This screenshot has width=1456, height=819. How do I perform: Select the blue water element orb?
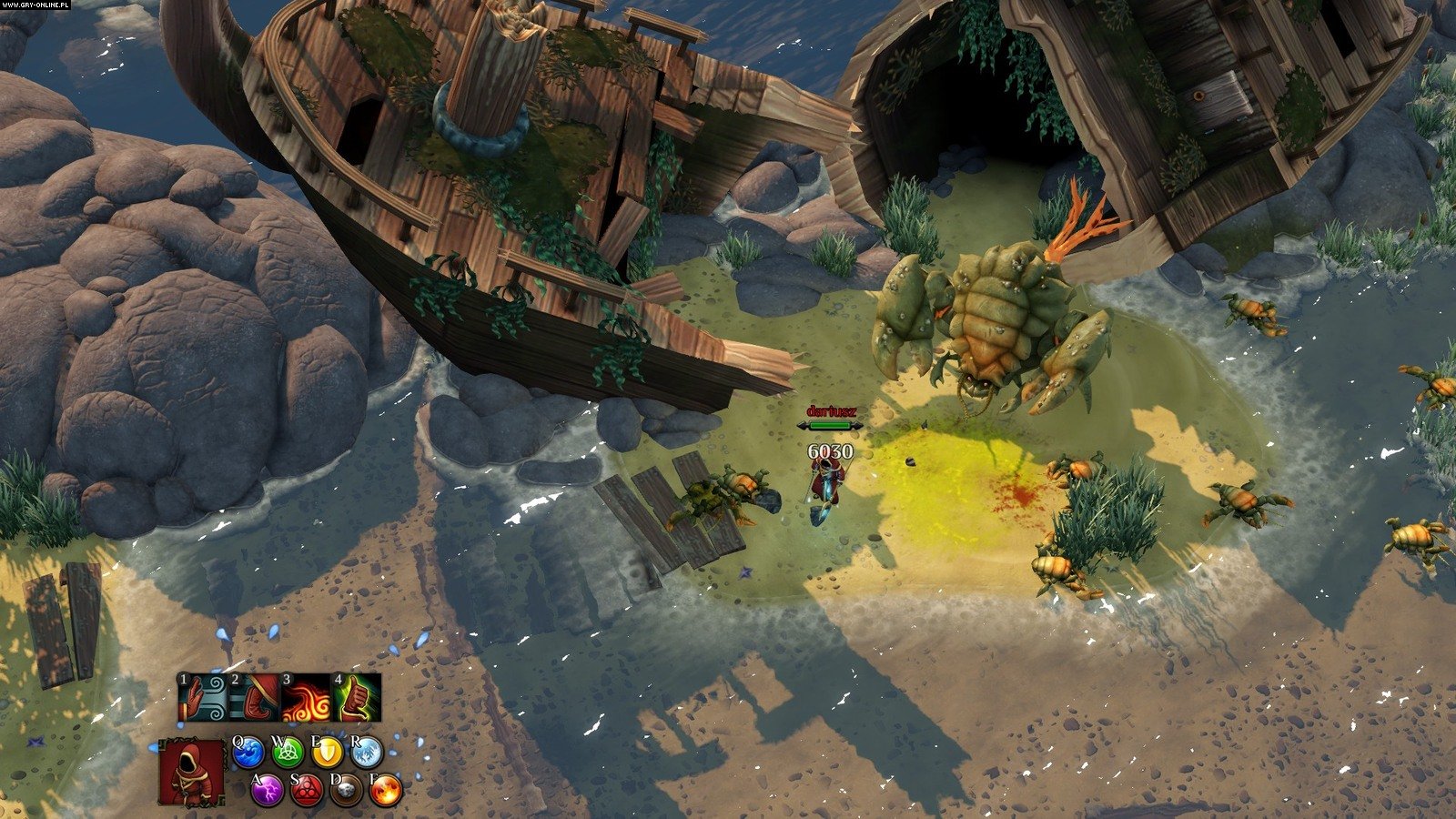(248, 752)
